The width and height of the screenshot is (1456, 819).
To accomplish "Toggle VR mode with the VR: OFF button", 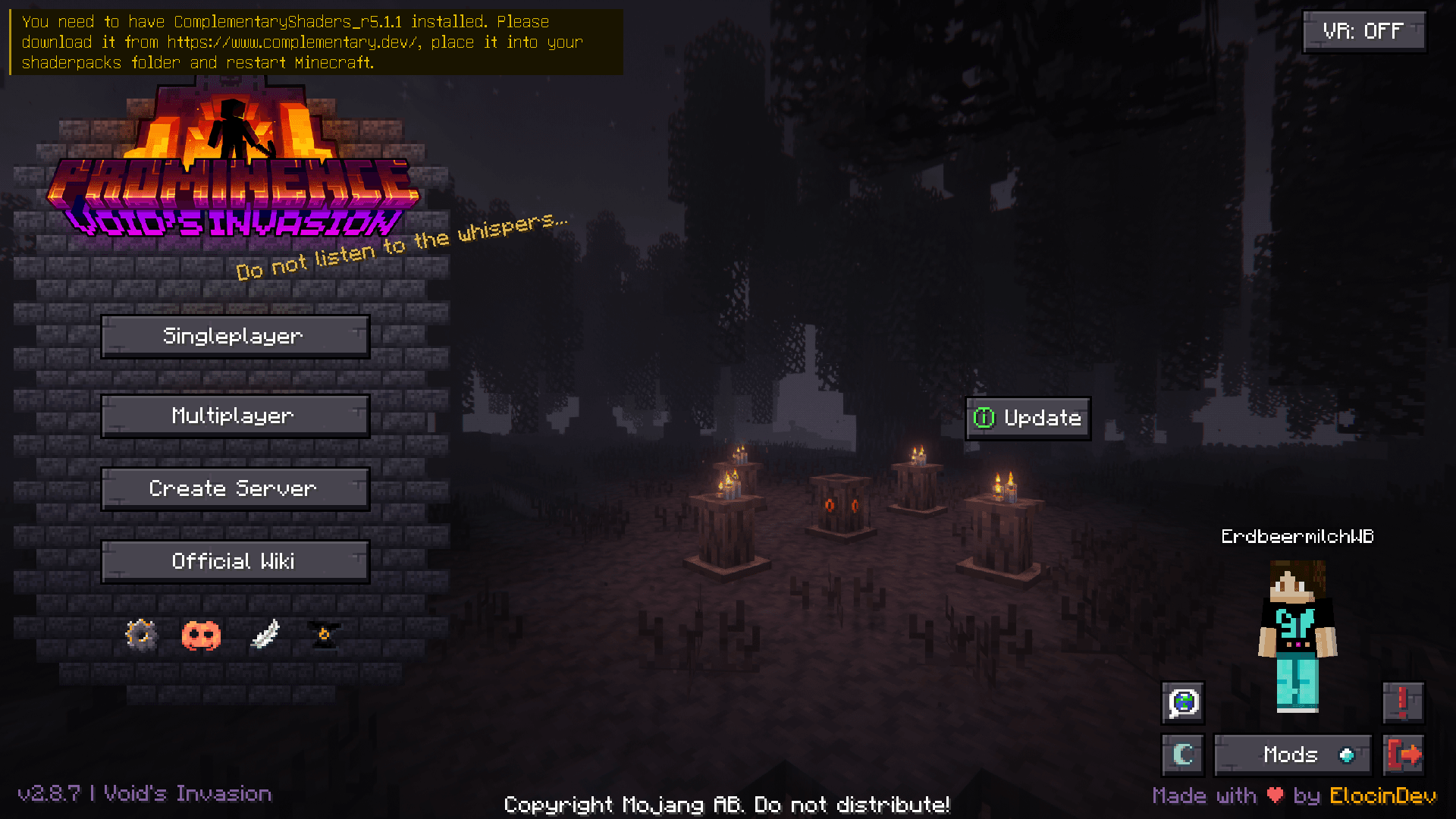I will pyautogui.click(x=1363, y=31).
